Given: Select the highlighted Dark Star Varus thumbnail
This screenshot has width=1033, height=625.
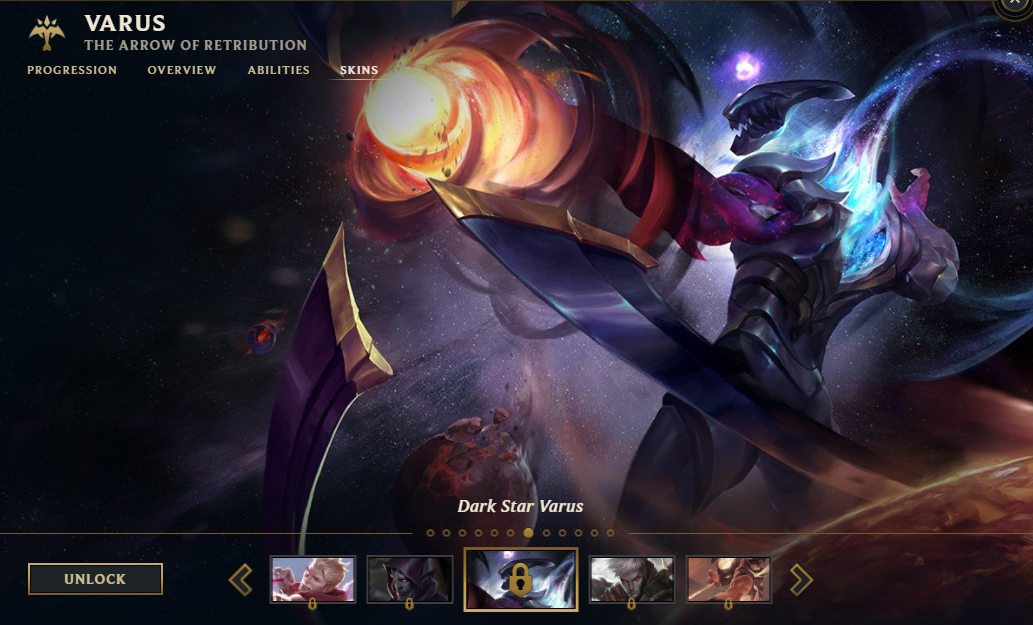Looking at the screenshot, I should pyautogui.click(x=520, y=579).
